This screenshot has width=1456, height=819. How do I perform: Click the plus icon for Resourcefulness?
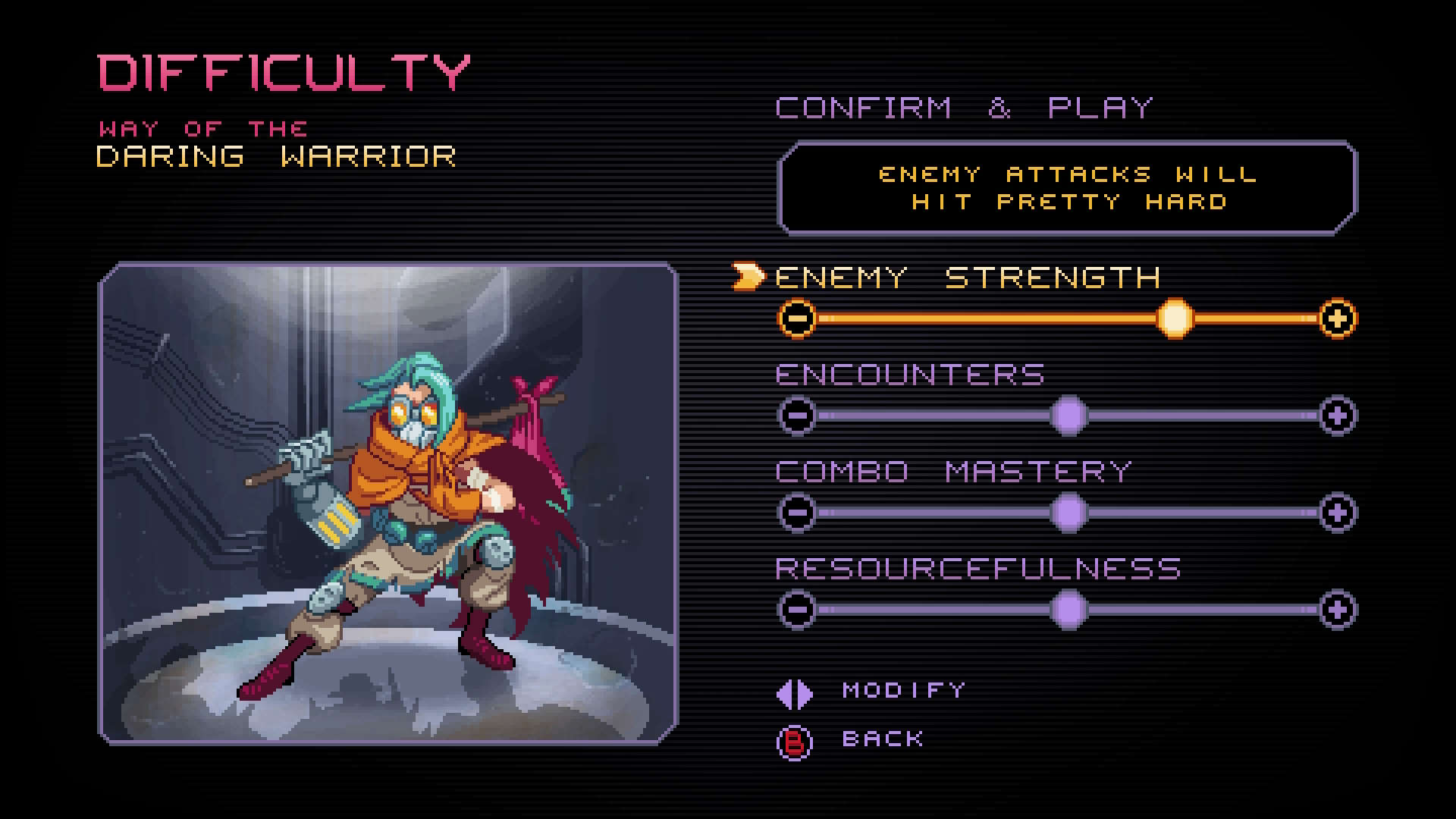coord(1339,609)
